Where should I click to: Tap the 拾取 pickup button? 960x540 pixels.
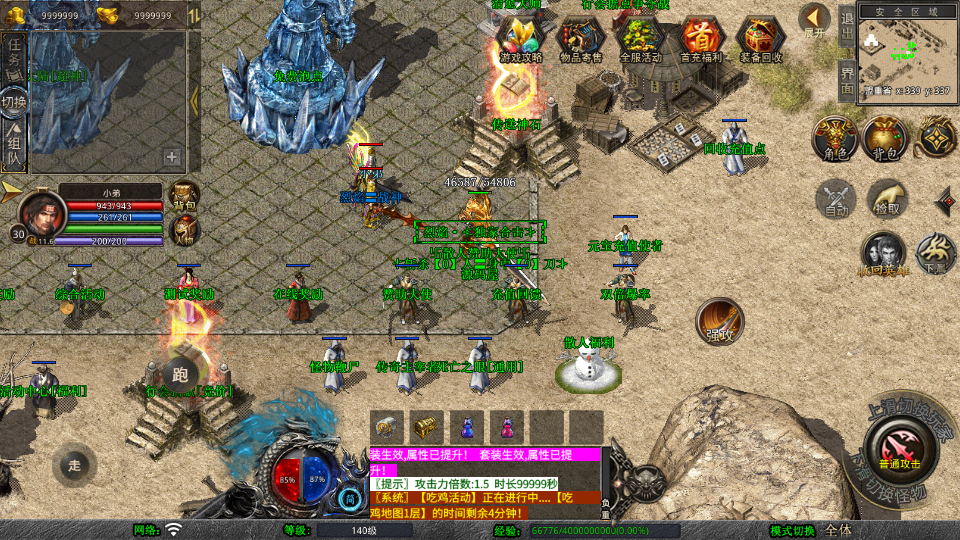886,199
